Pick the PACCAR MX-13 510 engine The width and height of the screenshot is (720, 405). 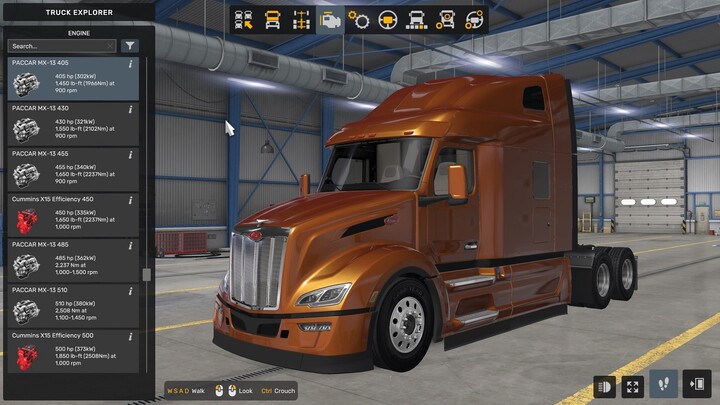pos(72,305)
